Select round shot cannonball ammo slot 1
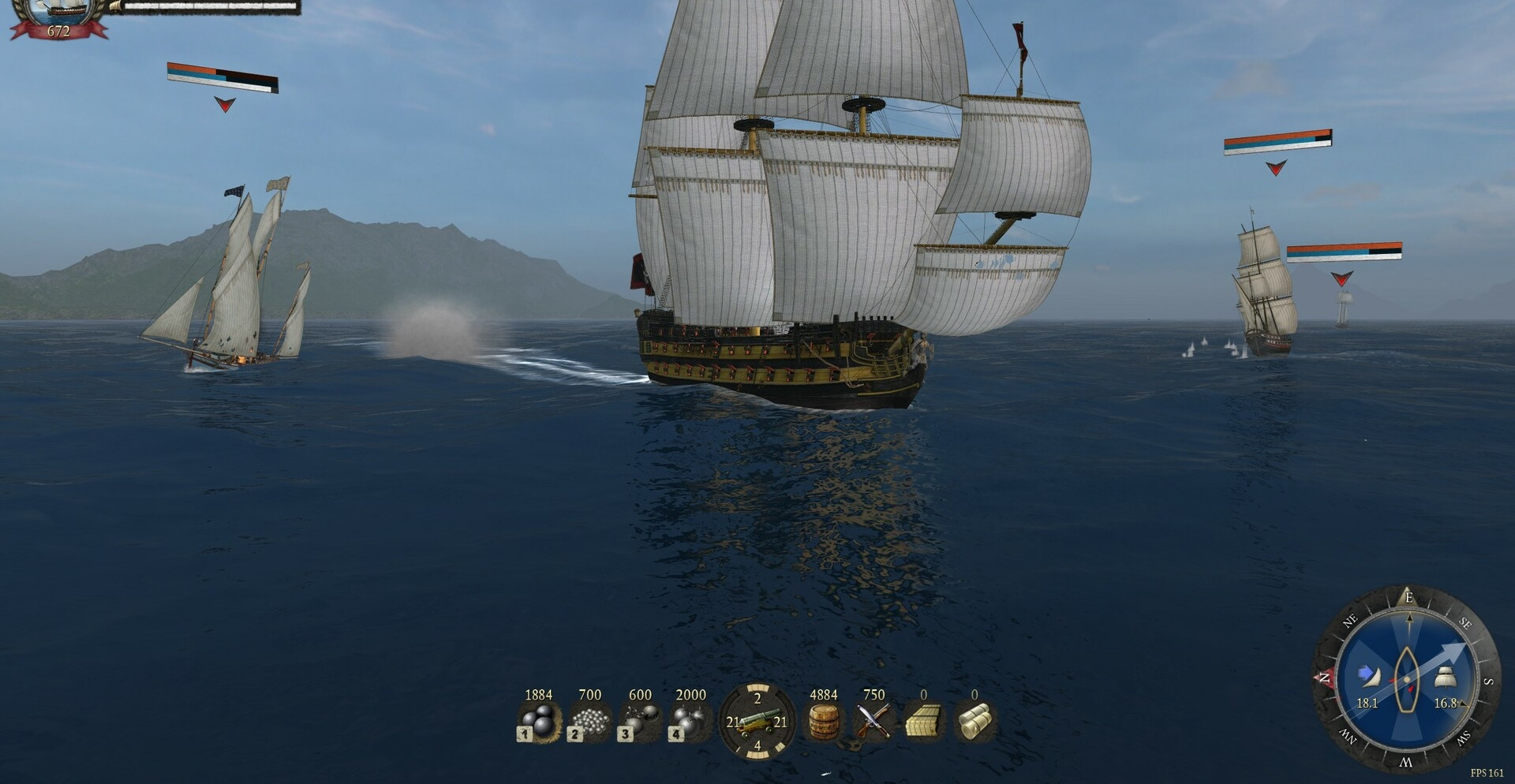 (539, 721)
